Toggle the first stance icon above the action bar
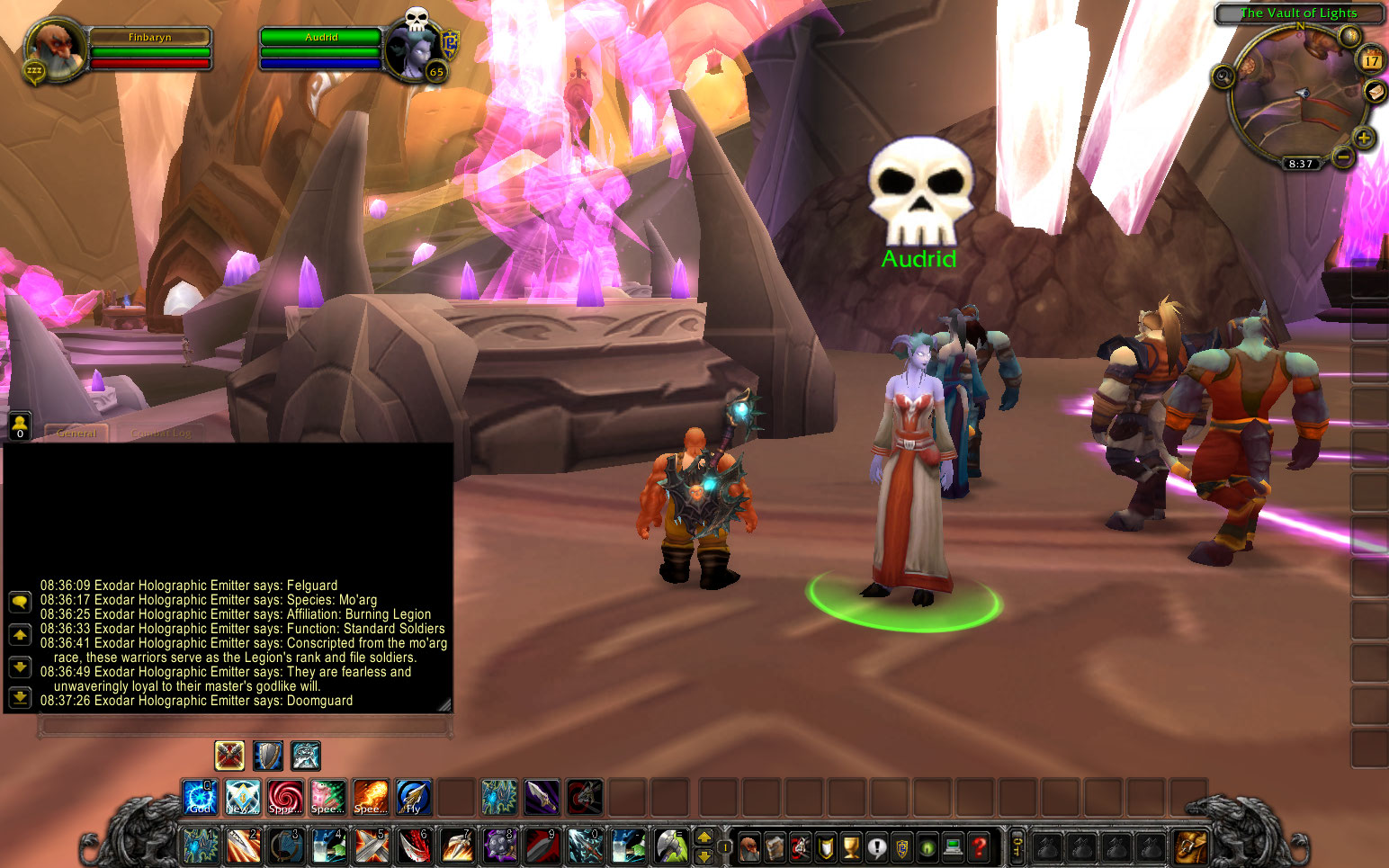Screen dimensions: 1389x868 (x=229, y=756)
